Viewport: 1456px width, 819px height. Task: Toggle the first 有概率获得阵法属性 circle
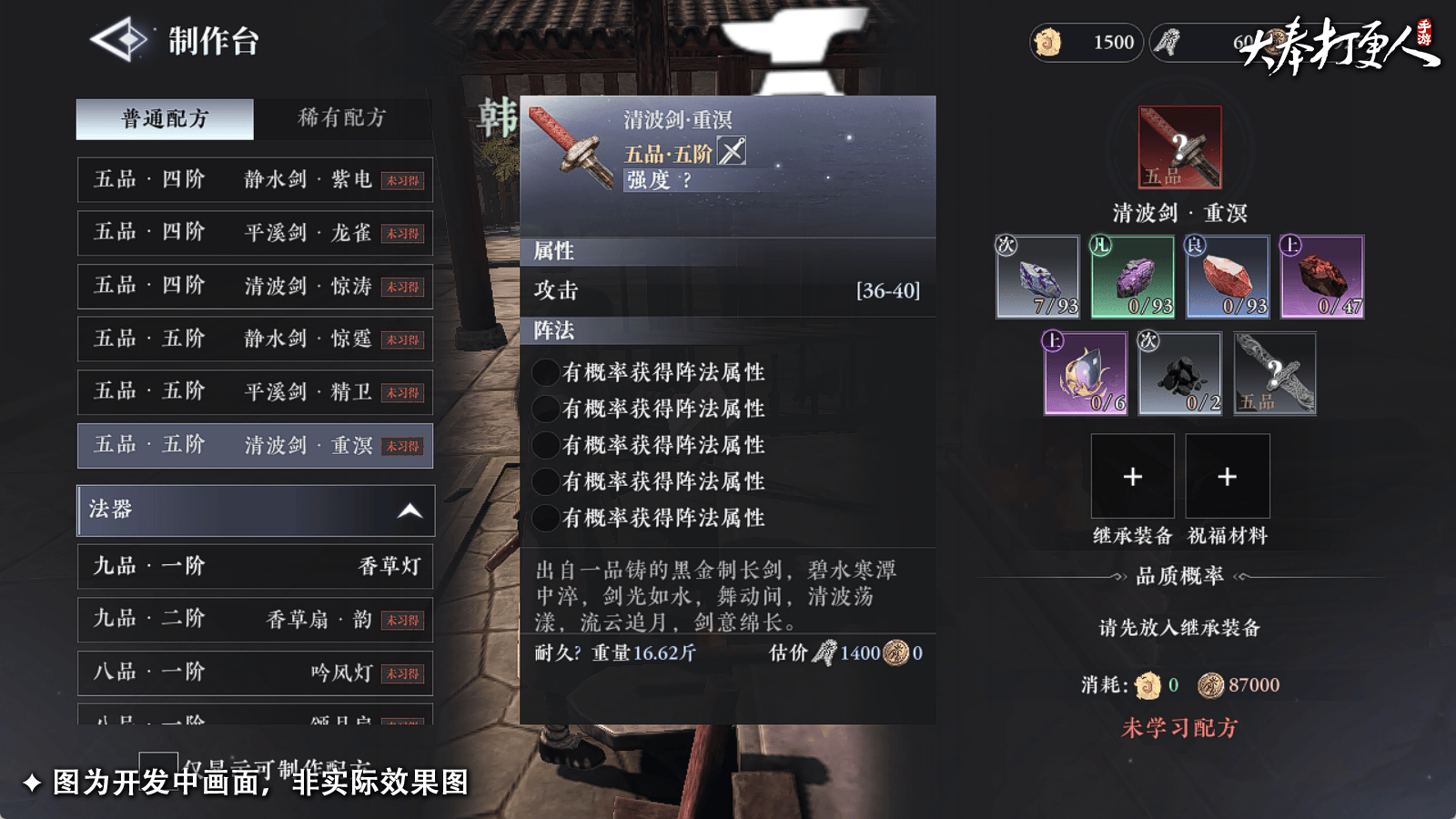click(x=546, y=372)
